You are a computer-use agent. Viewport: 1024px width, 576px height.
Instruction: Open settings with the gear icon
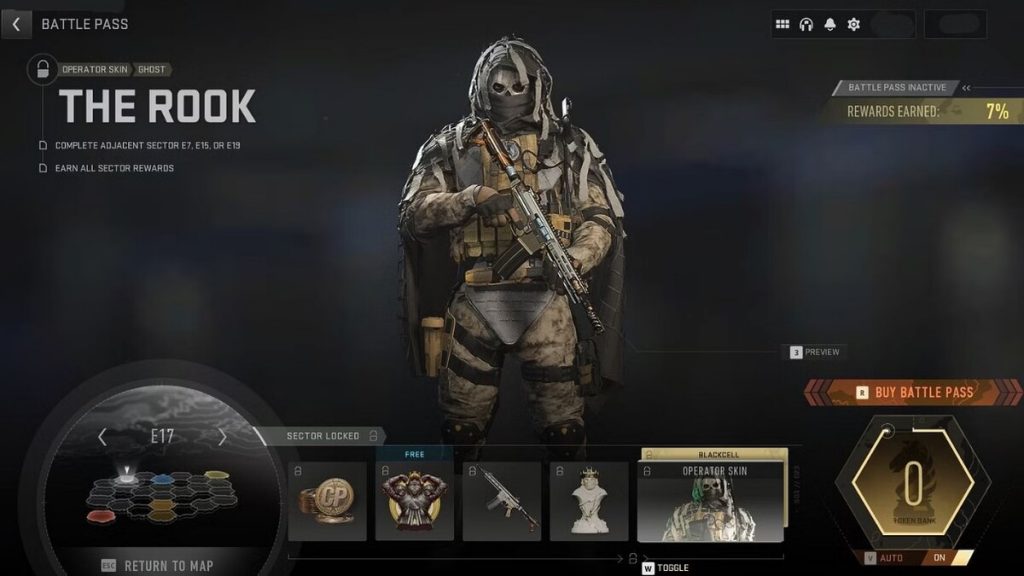click(x=854, y=24)
